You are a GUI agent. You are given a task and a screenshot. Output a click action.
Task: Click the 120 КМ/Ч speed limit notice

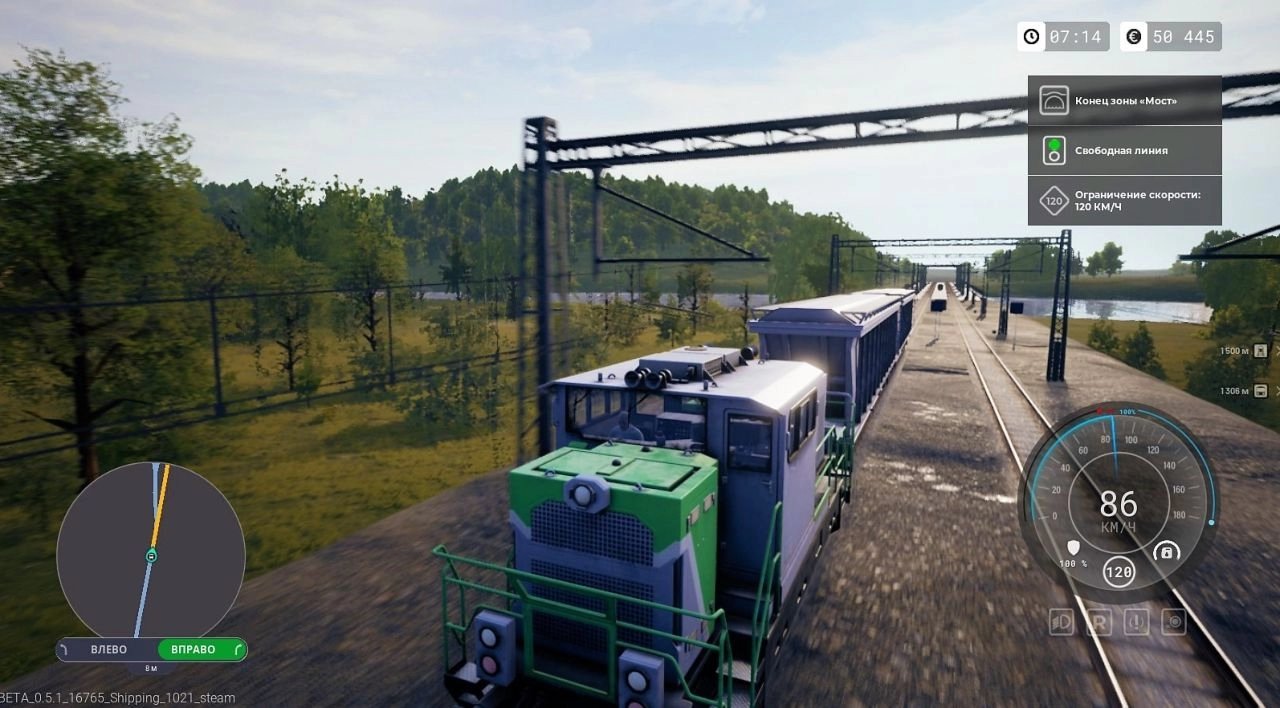1124,200
